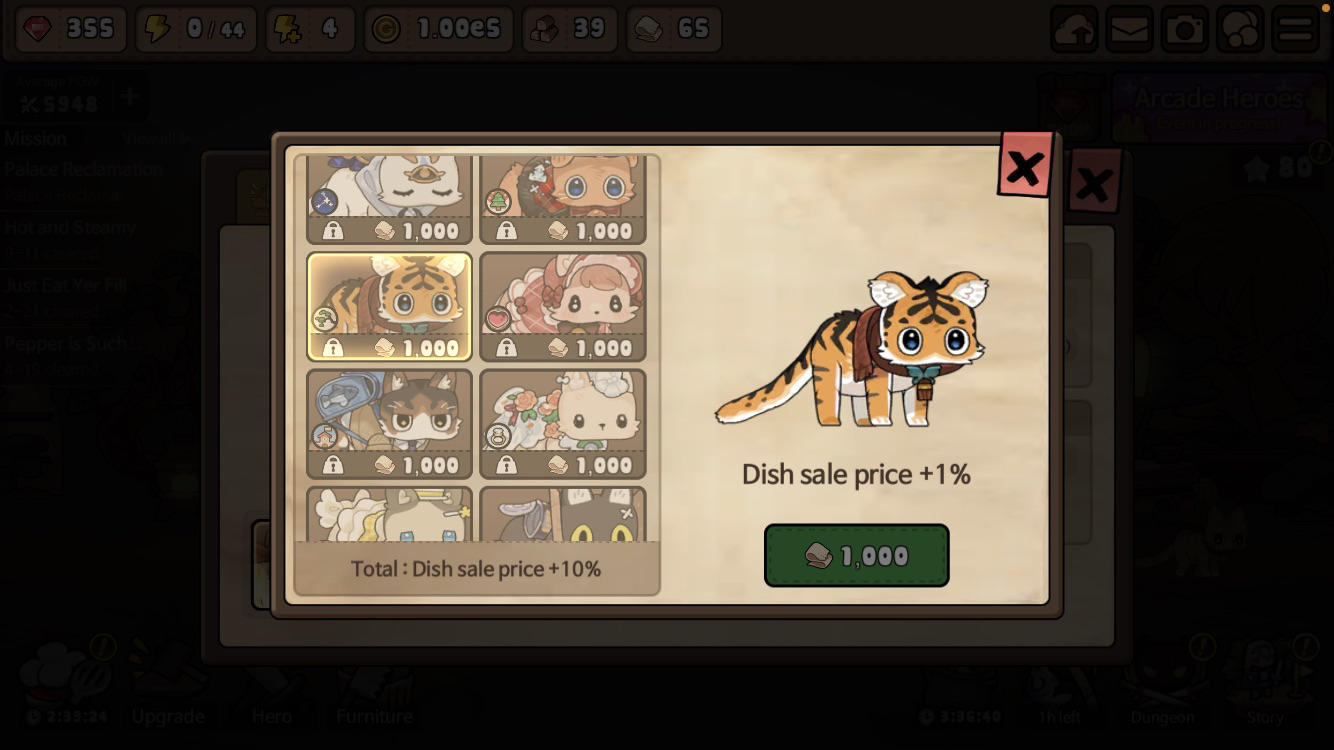Click the cloud upload icon
This screenshot has height=750, width=1334.
click(x=1074, y=29)
